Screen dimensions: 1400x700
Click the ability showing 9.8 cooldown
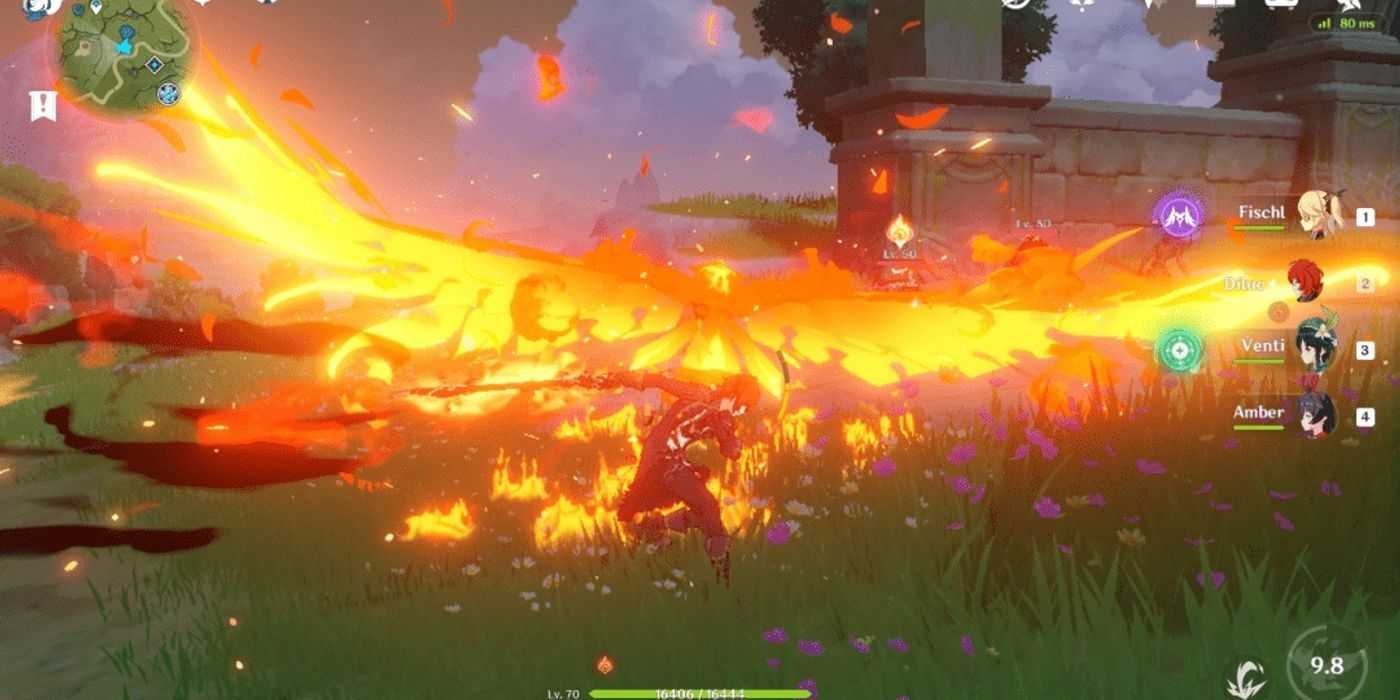tap(1327, 664)
